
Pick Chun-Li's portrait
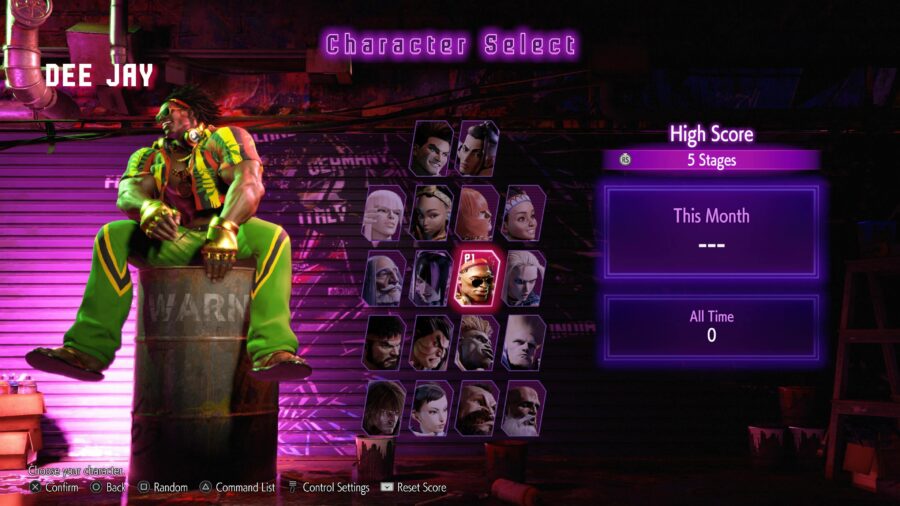coord(432,408)
